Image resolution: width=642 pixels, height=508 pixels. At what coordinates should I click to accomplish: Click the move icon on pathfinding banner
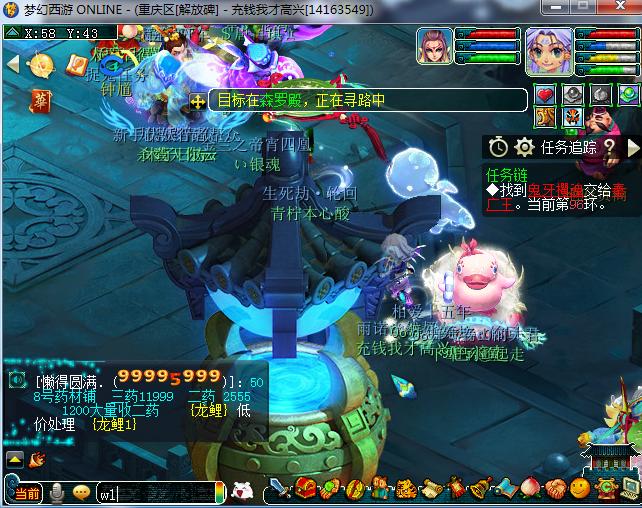pos(198,101)
